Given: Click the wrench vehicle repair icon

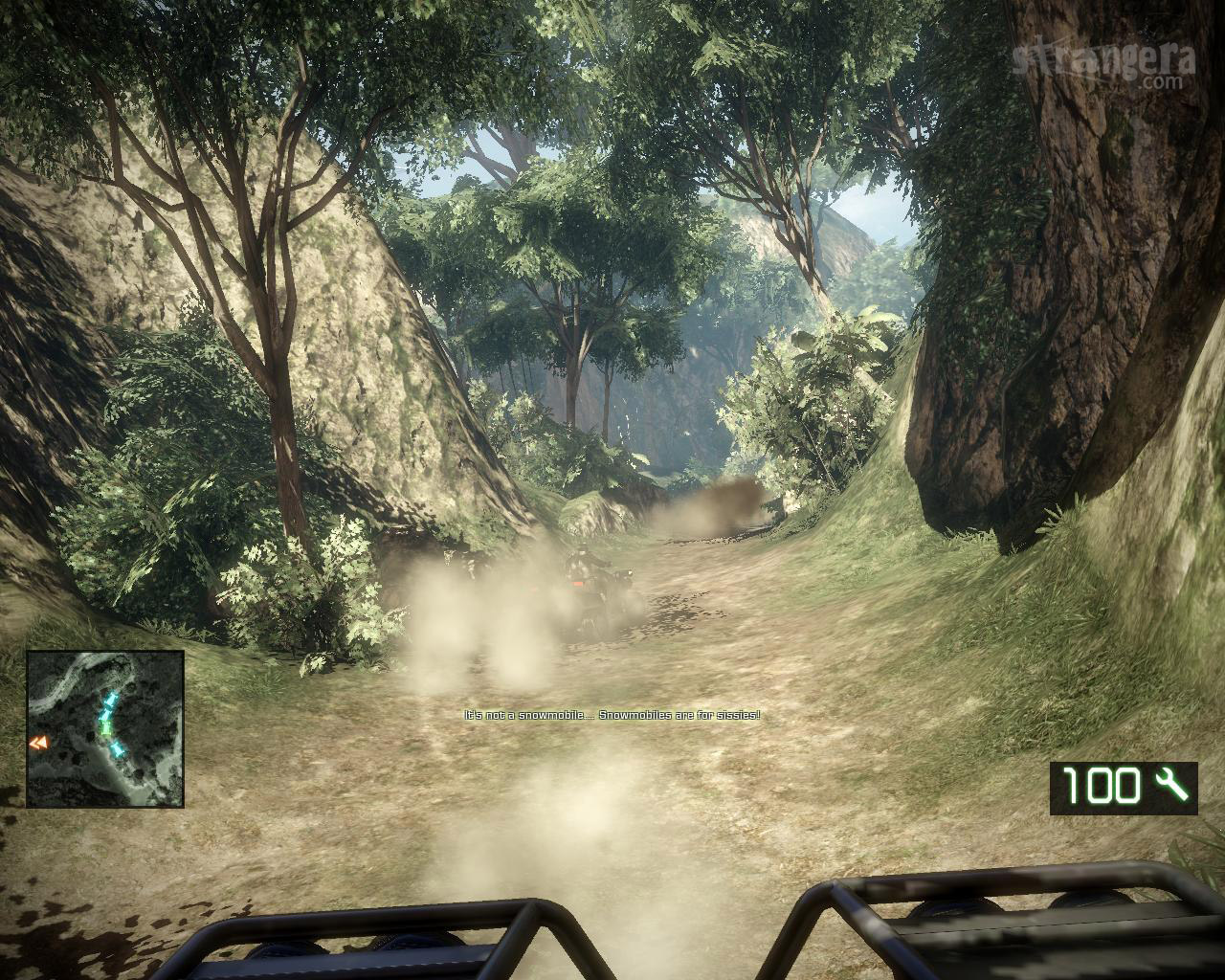Looking at the screenshot, I should (1170, 787).
